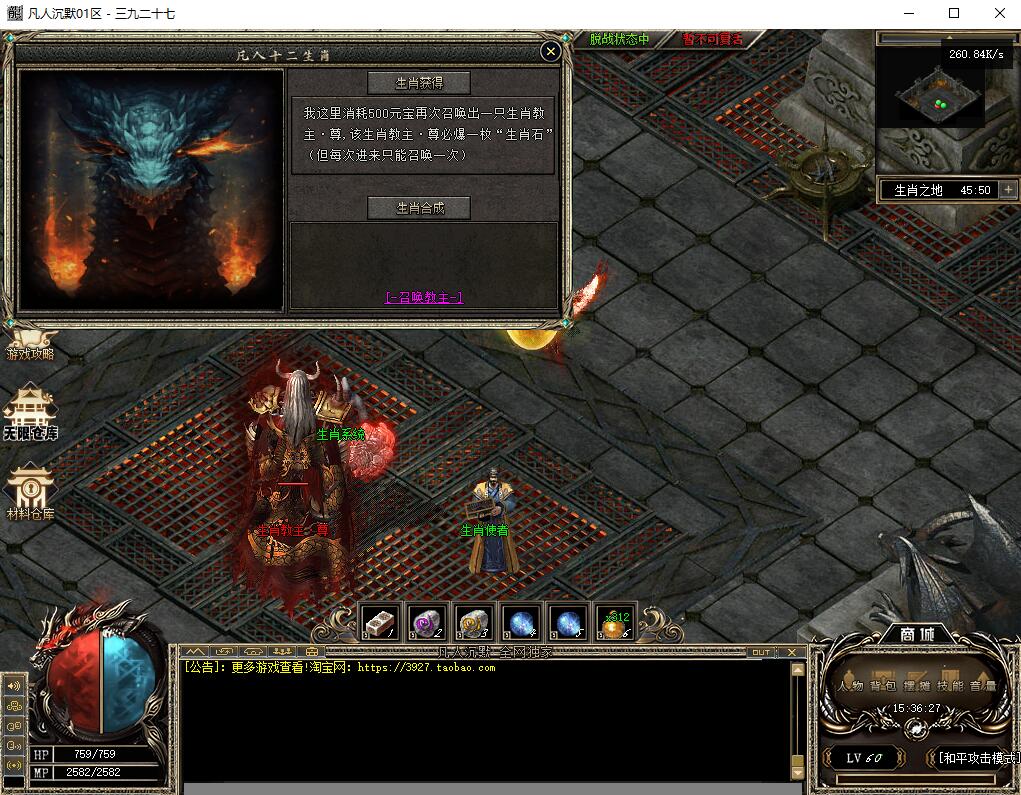
Task: Open the 背包 bag
Action: click(x=883, y=683)
